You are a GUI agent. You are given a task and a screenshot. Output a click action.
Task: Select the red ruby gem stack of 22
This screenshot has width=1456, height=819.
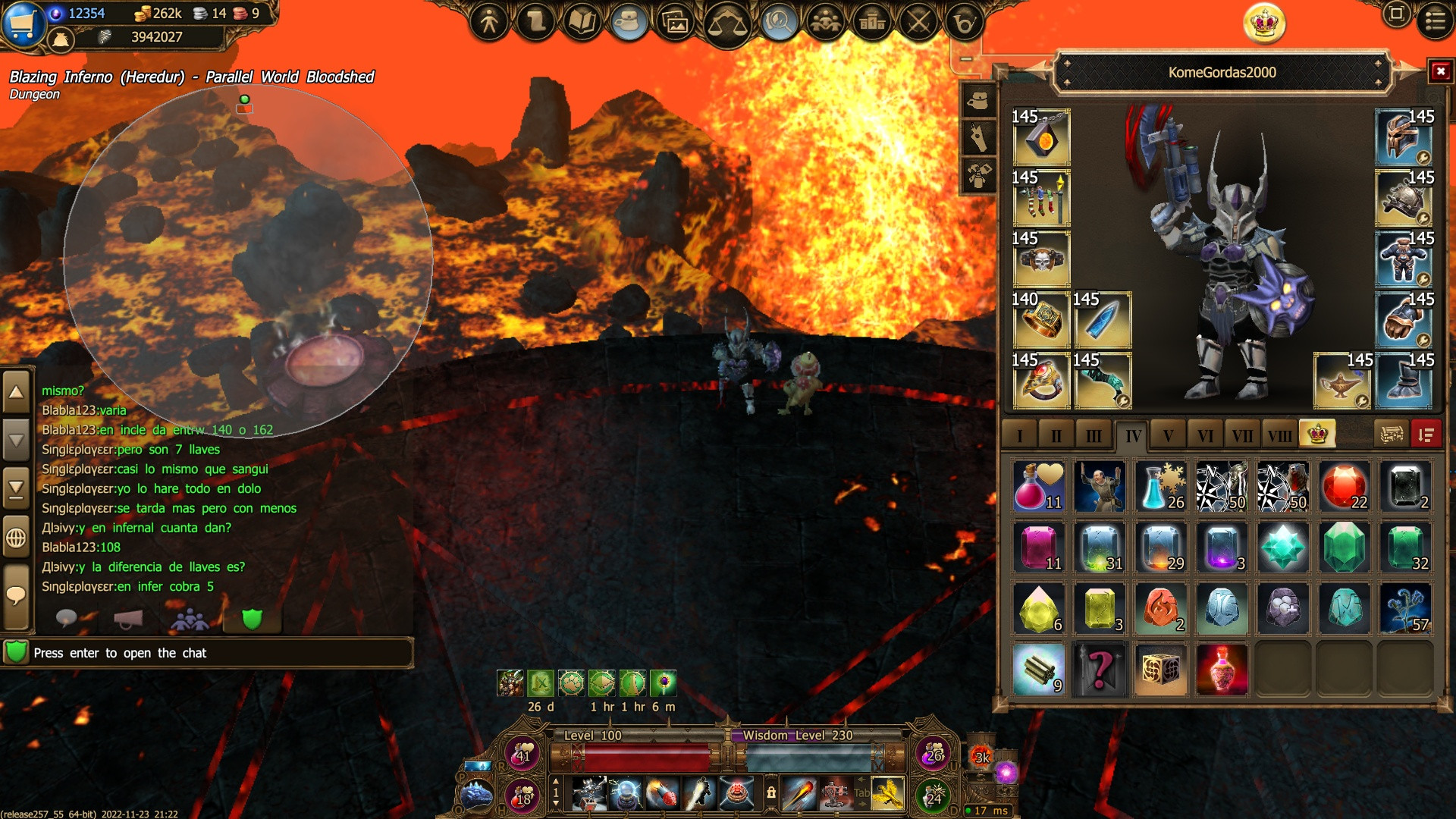[1344, 487]
